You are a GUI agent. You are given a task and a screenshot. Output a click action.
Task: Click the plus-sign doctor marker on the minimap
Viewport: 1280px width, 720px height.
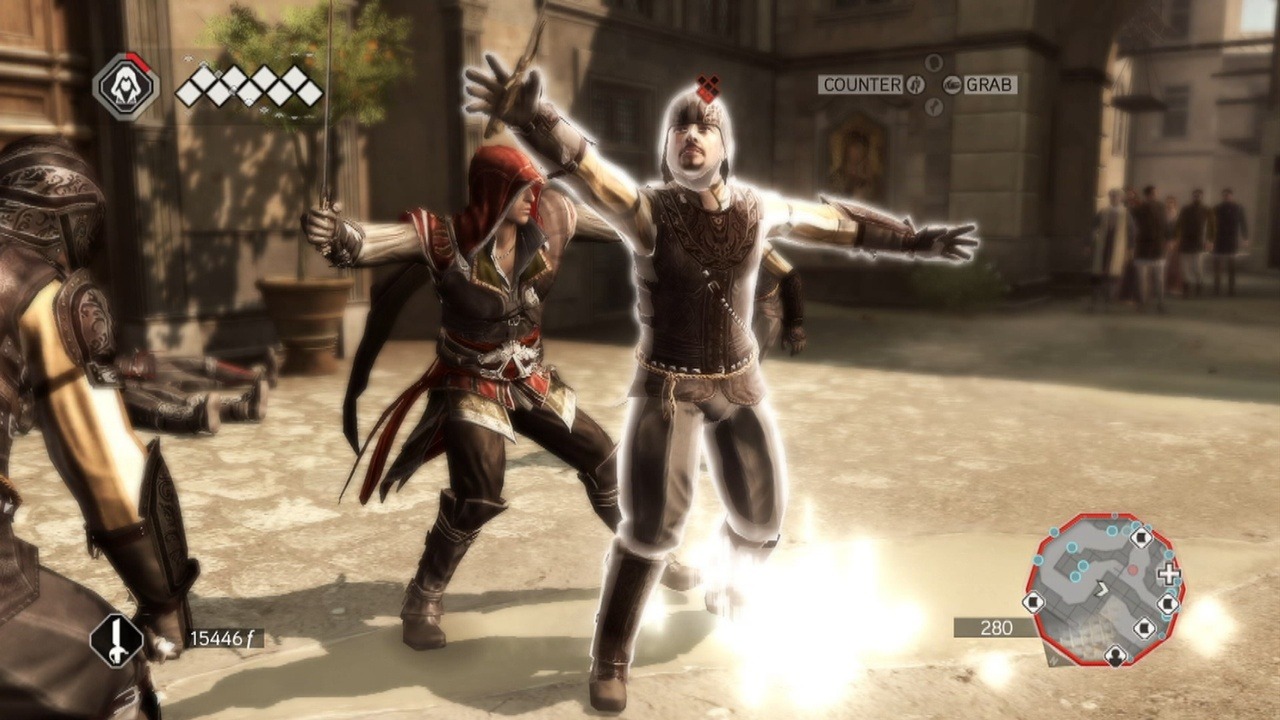1167,574
